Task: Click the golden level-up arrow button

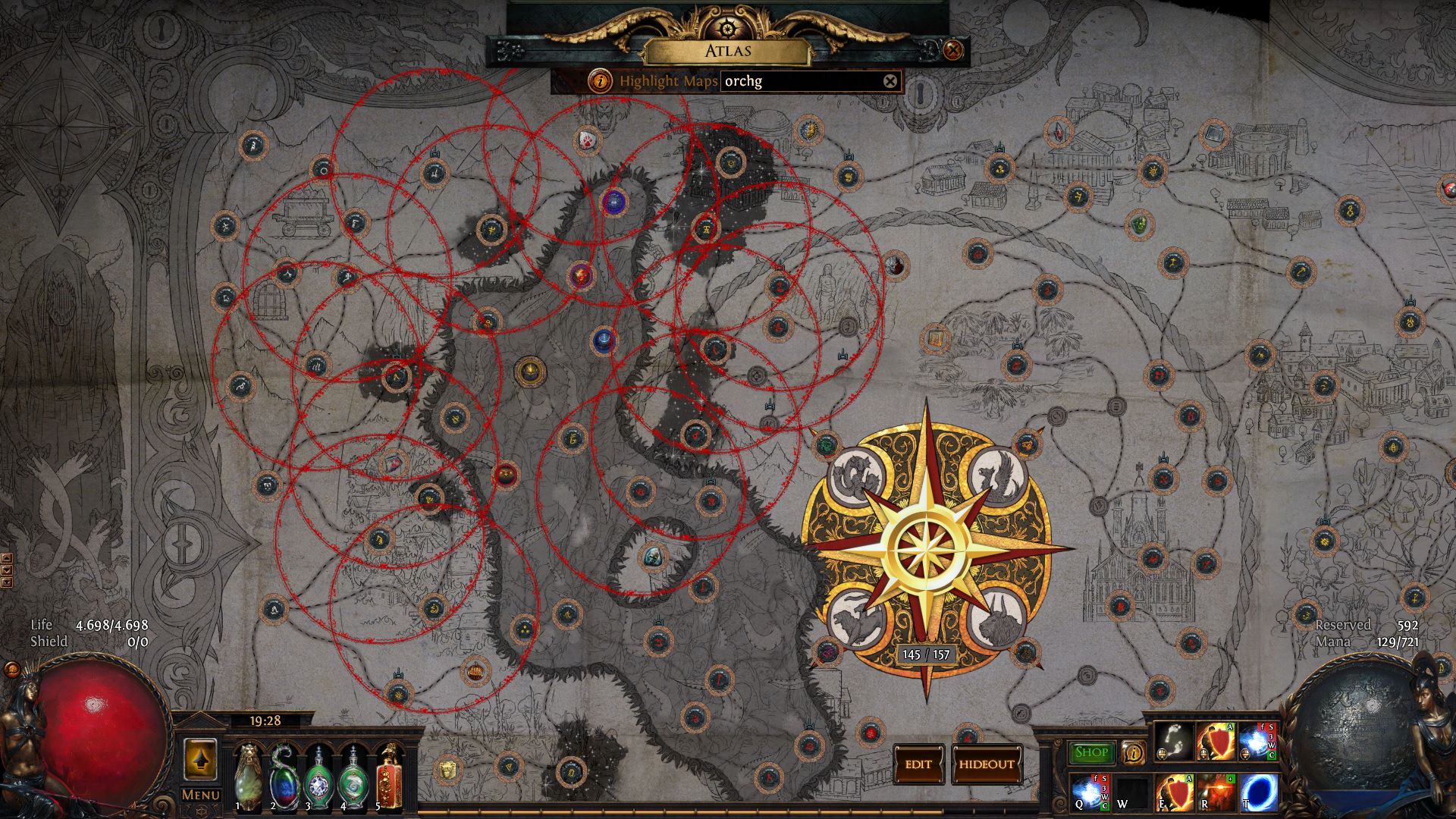Action: (200, 759)
